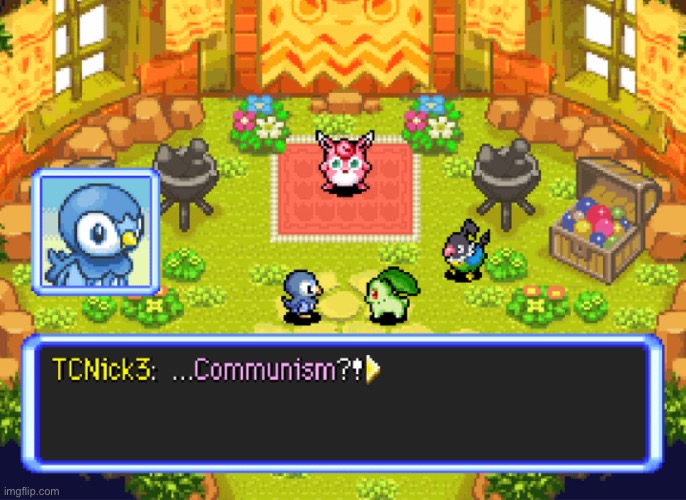Click the Piplup speaker portrait
The image size is (686, 500).
coord(96,231)
